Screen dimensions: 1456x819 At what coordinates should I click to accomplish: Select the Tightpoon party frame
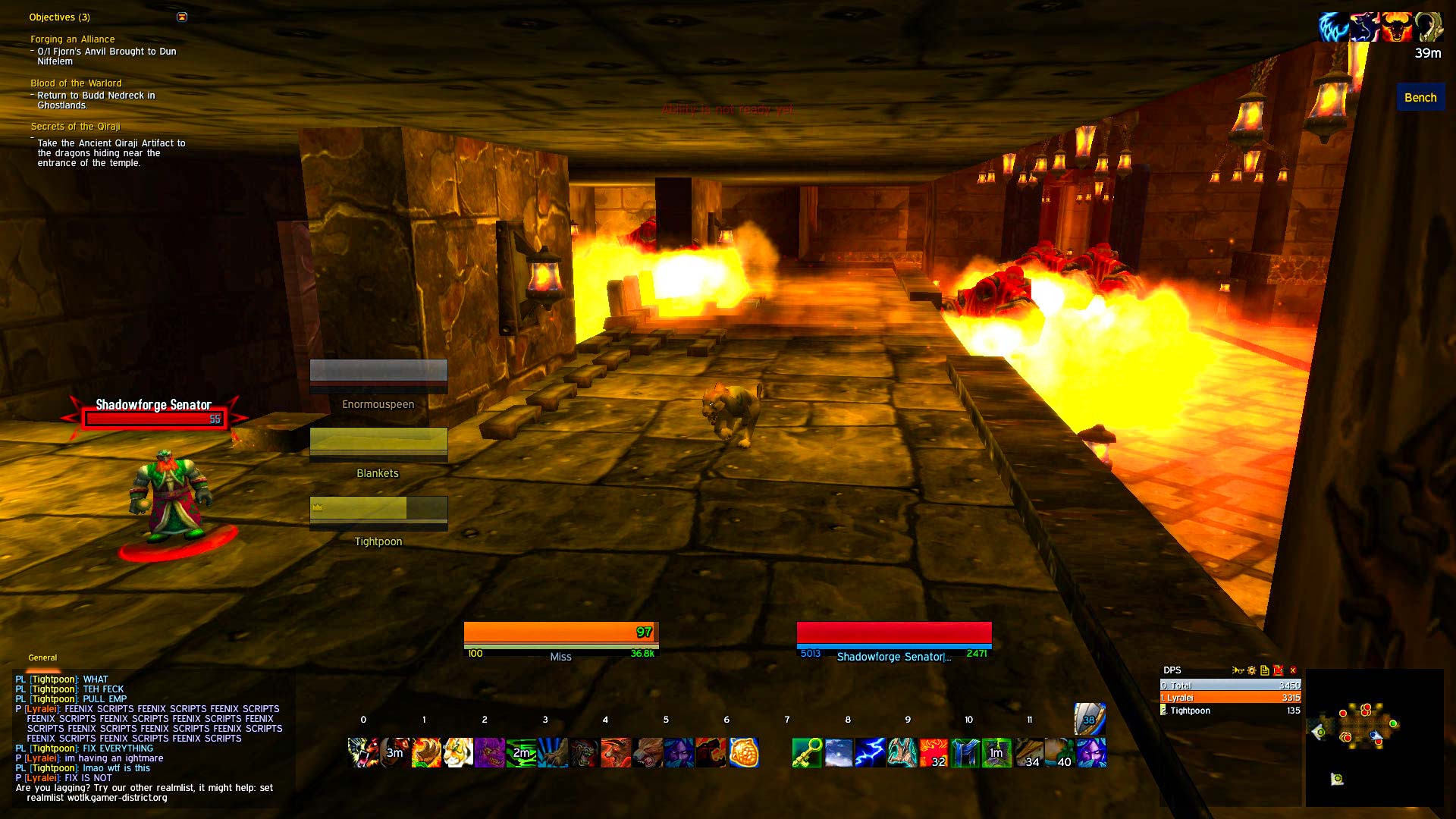pyautogui.click(x=378, y=509)
